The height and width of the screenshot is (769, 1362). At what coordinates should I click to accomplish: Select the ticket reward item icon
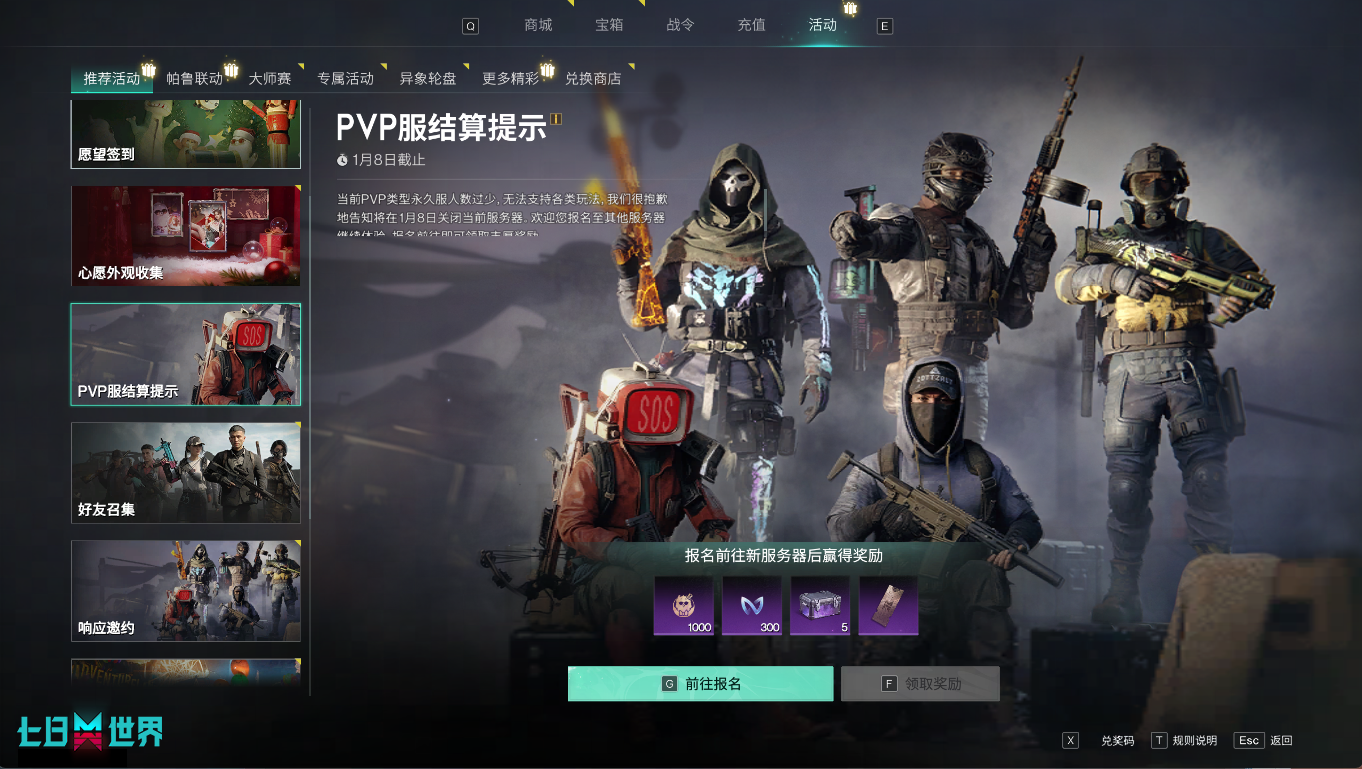point(888,605)
